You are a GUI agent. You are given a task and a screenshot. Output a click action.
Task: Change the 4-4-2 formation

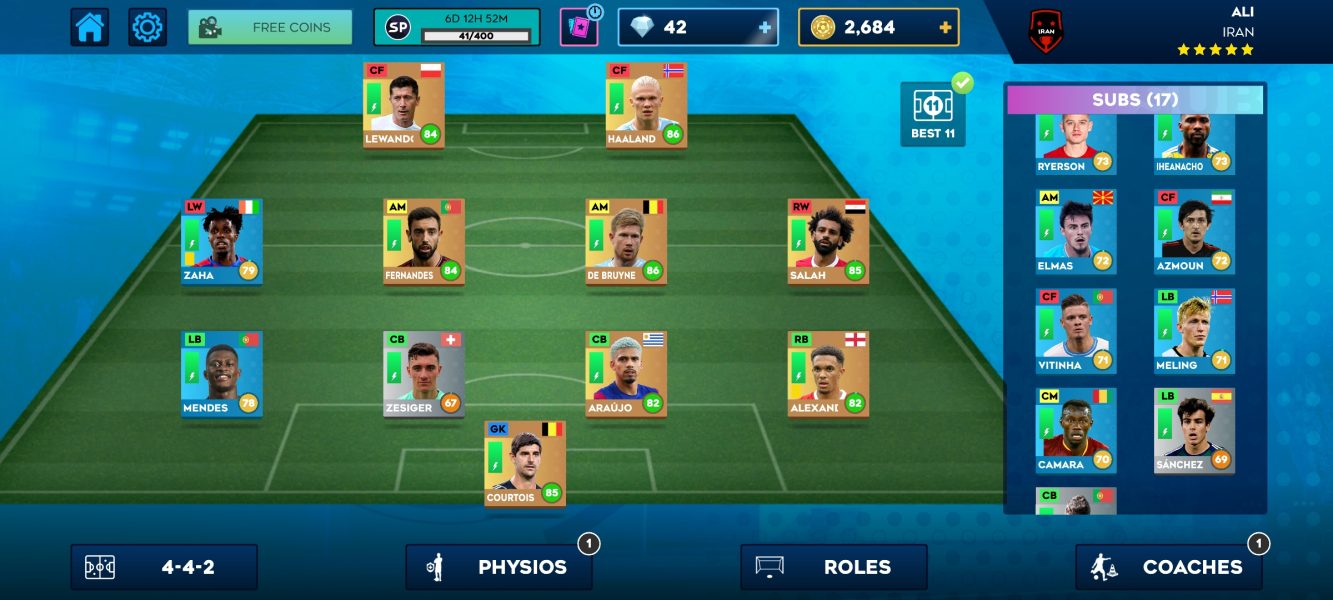pyautogui.click(x=164, y=567)
